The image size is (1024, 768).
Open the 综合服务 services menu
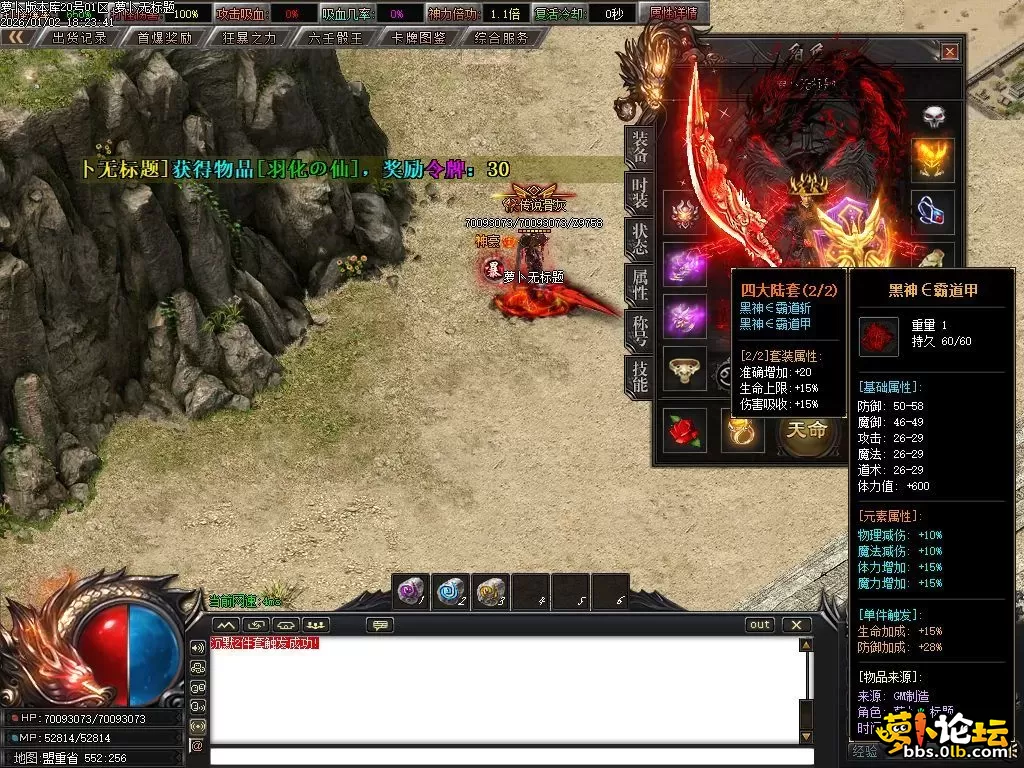tap(502, 38)
